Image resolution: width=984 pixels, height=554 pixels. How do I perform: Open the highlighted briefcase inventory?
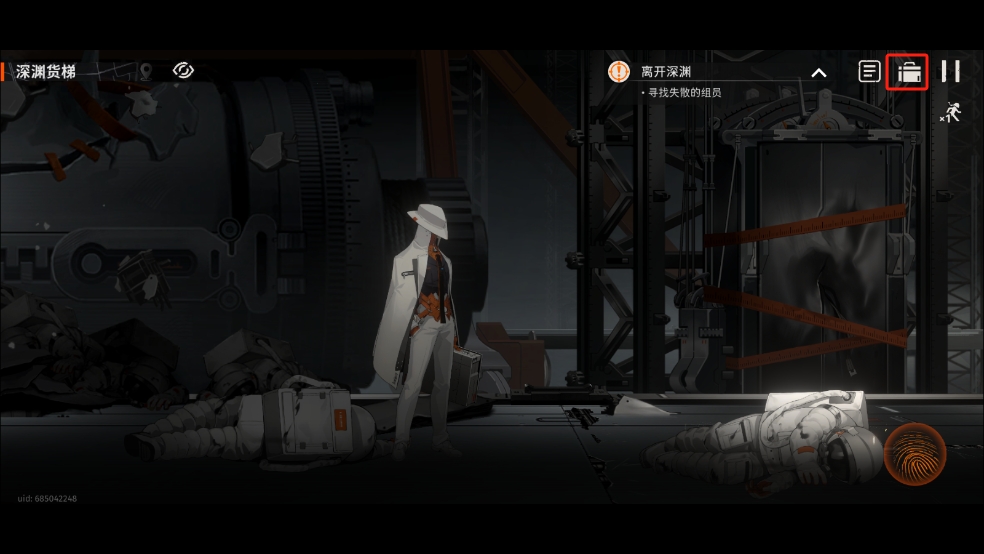pyautogui.click(x=908, y=72)
